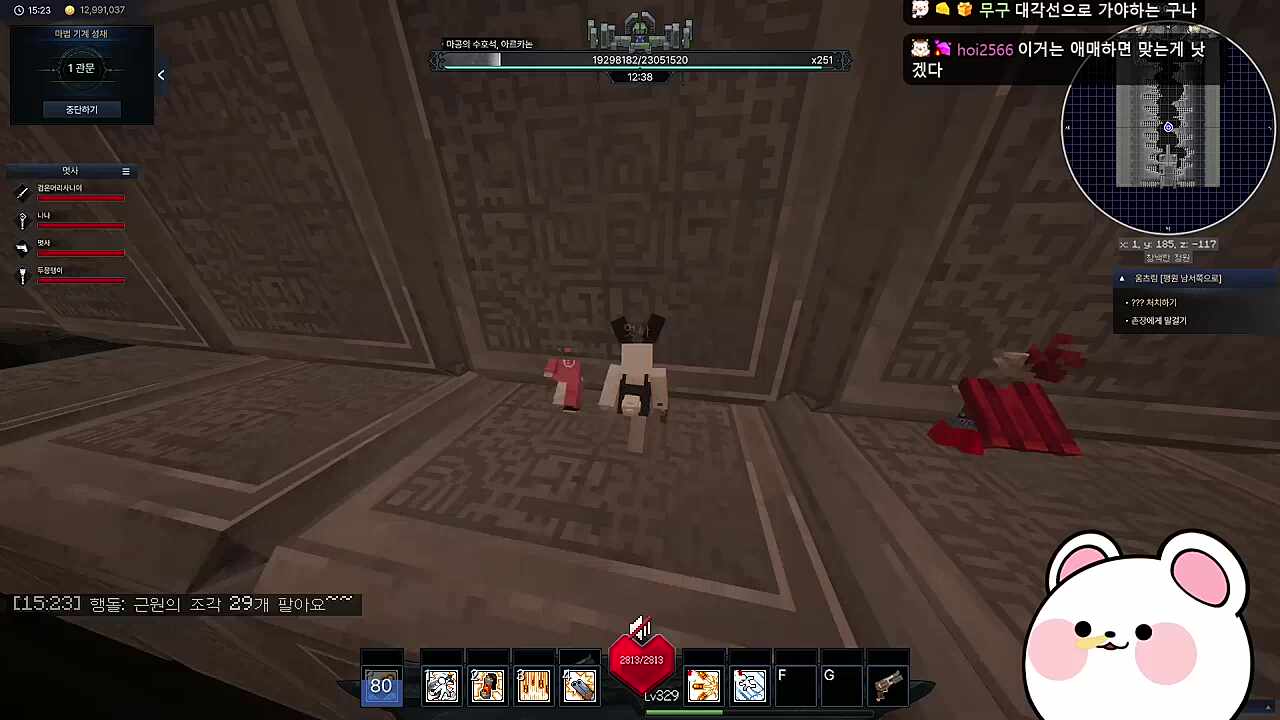Activate the dual-barrel skill in slot 4

pyautogui.click(x=580, y=684)
